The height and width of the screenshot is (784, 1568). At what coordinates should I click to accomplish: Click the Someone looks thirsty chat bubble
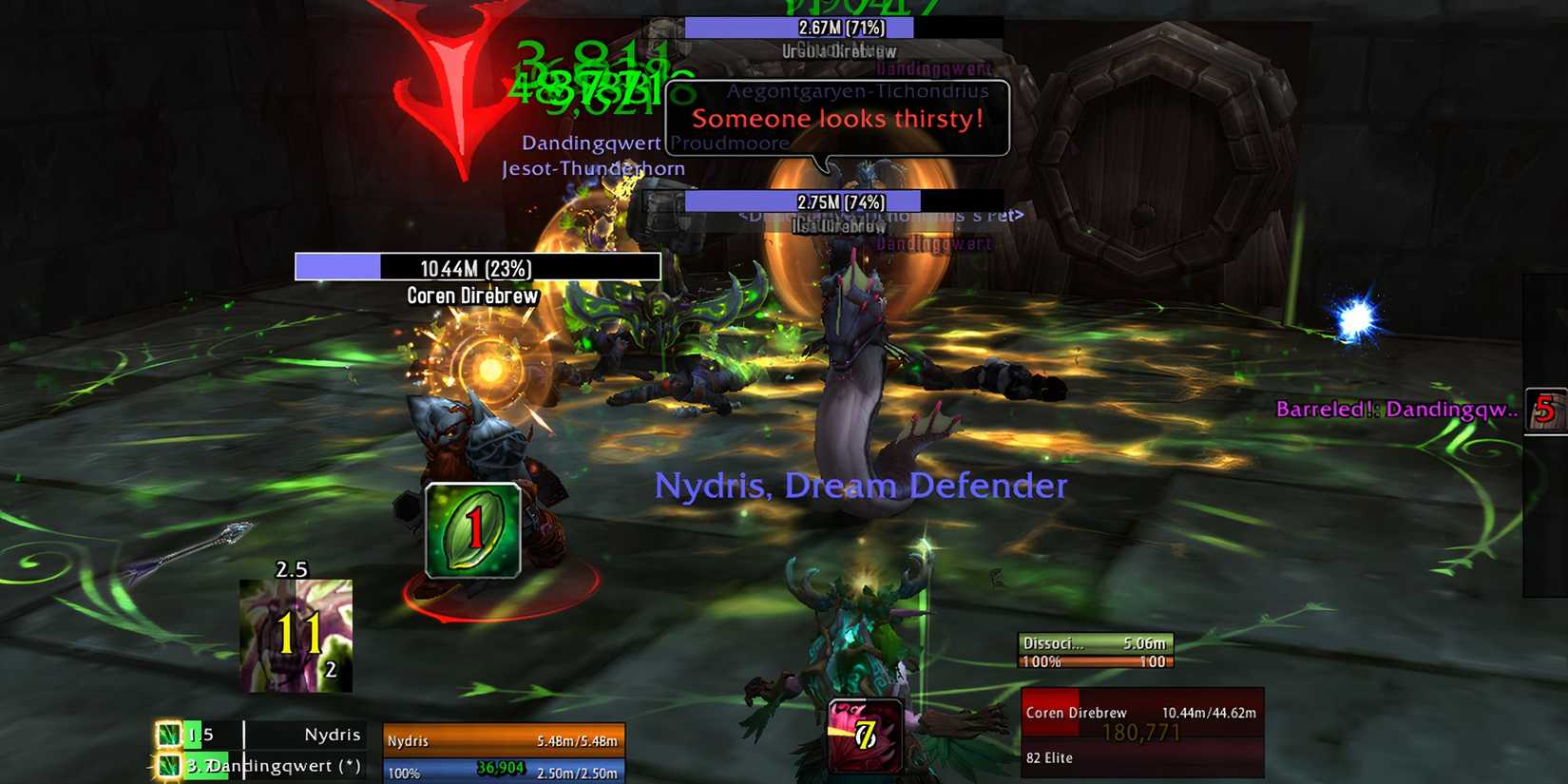coord(839,119)
